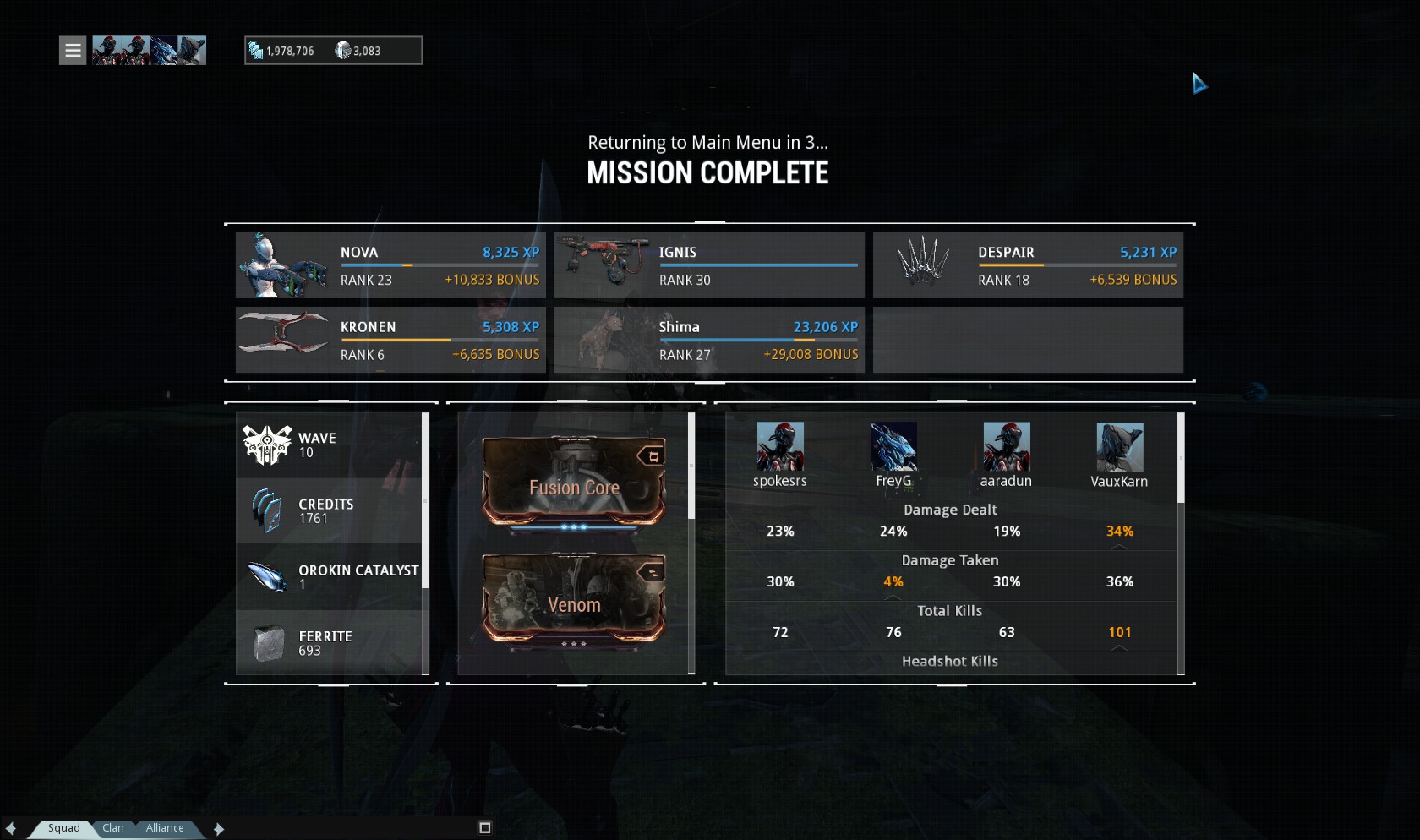Image resolution: width=1420 pixels, height=840 pixels.
Task: Select the Alliance chat tab
Action: [x=165, y=828]
